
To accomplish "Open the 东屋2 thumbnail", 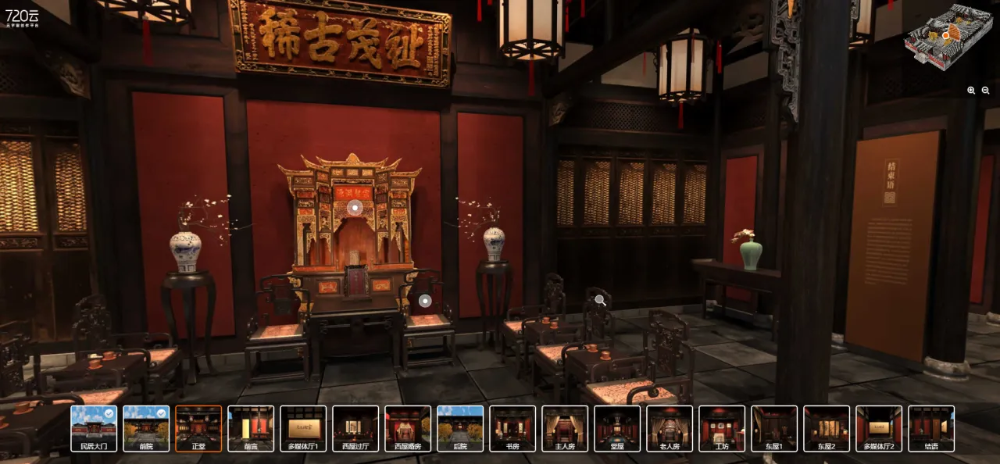I will [x=827, y=428].
